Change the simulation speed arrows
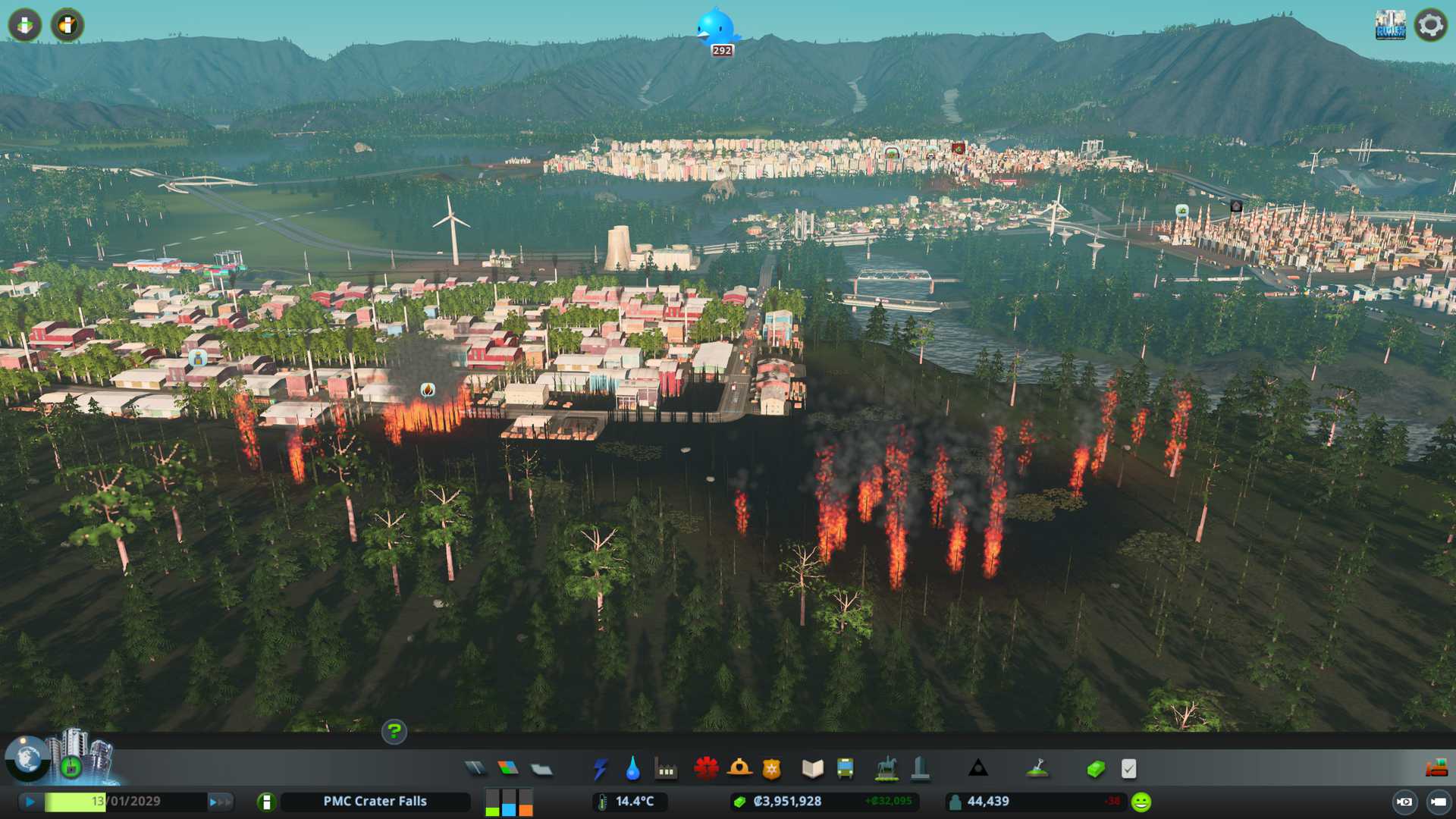The width and height of the screenshot is (1456, 819). coord(219,802)
